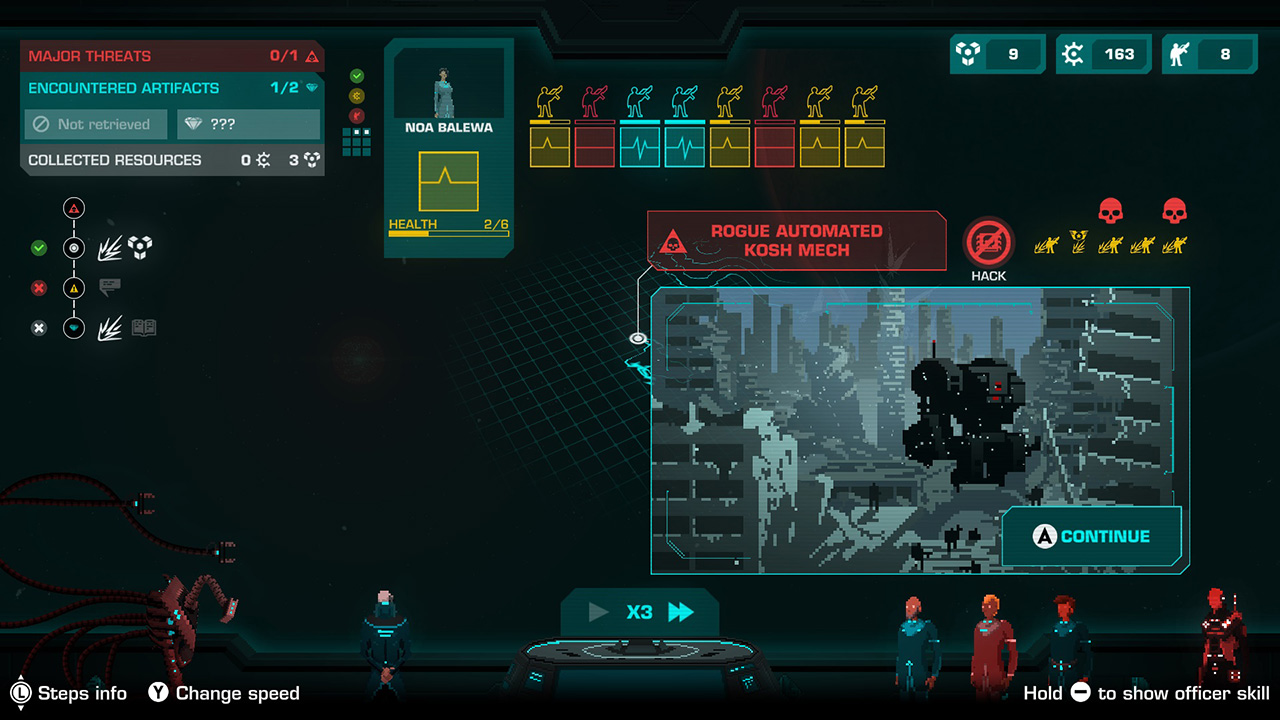Screen dimensions: 1280x720
Task: Toggle the green checkmark on the completed step
Action: 39,248
